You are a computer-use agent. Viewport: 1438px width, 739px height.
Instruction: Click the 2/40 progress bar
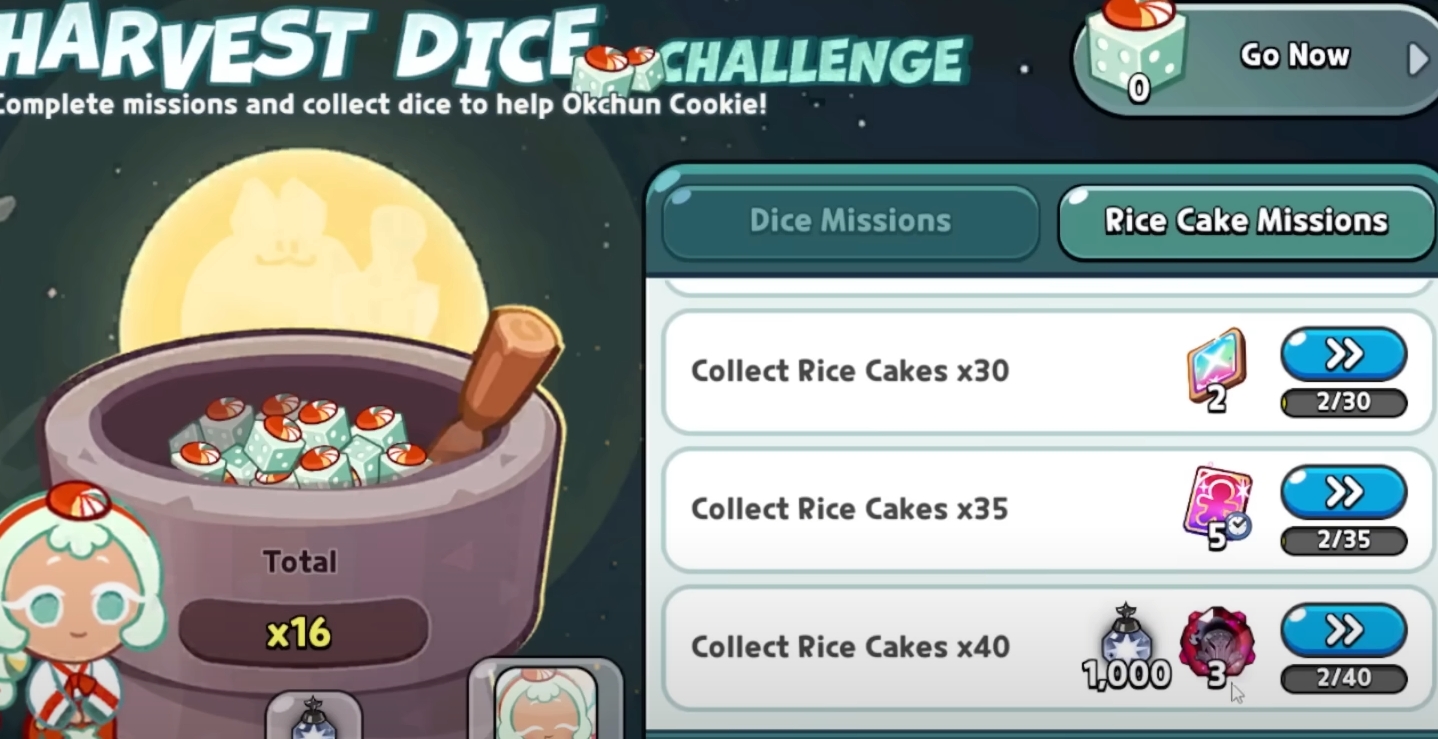tap(1344, 677)
